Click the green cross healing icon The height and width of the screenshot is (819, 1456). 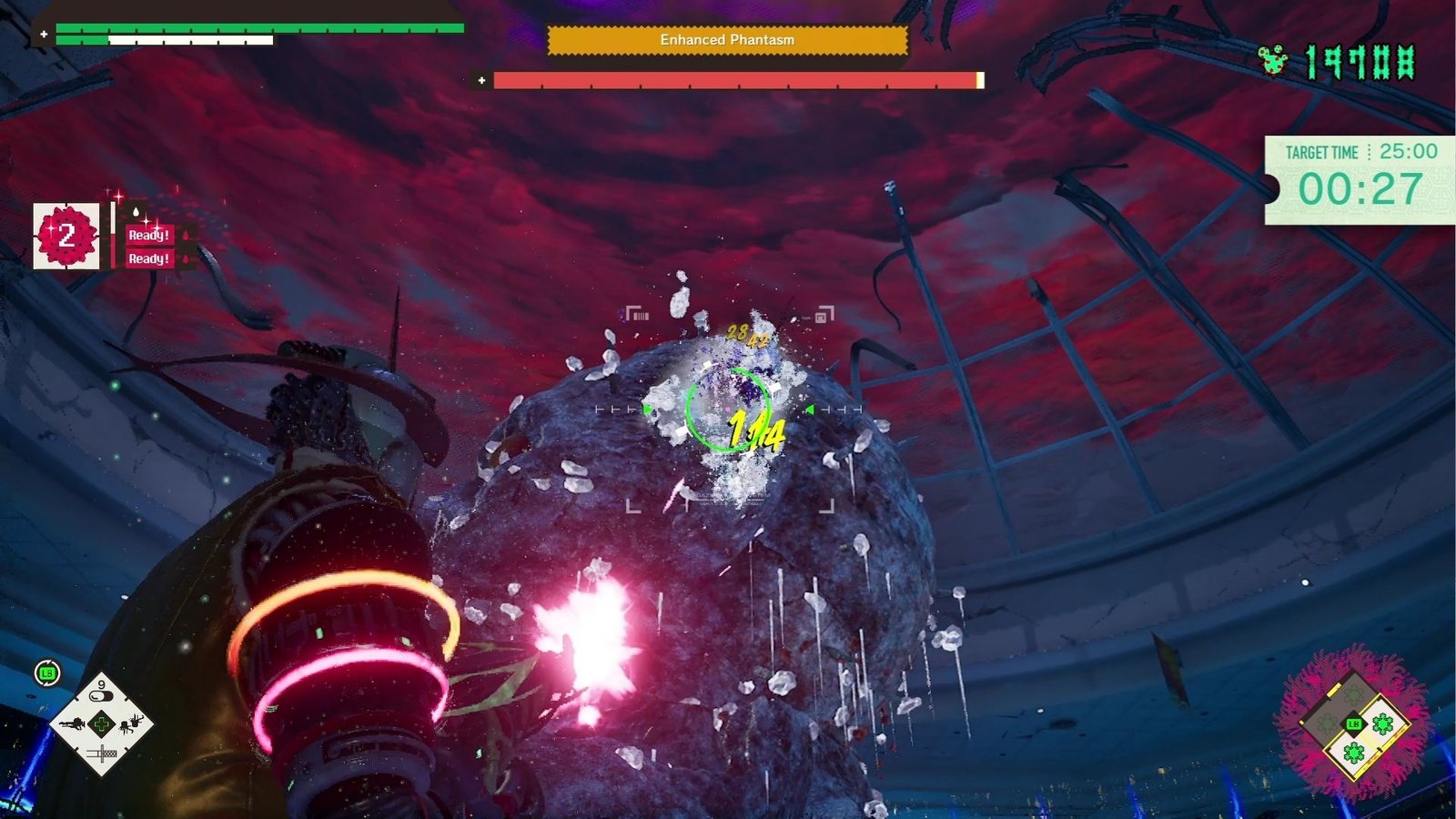102,725
